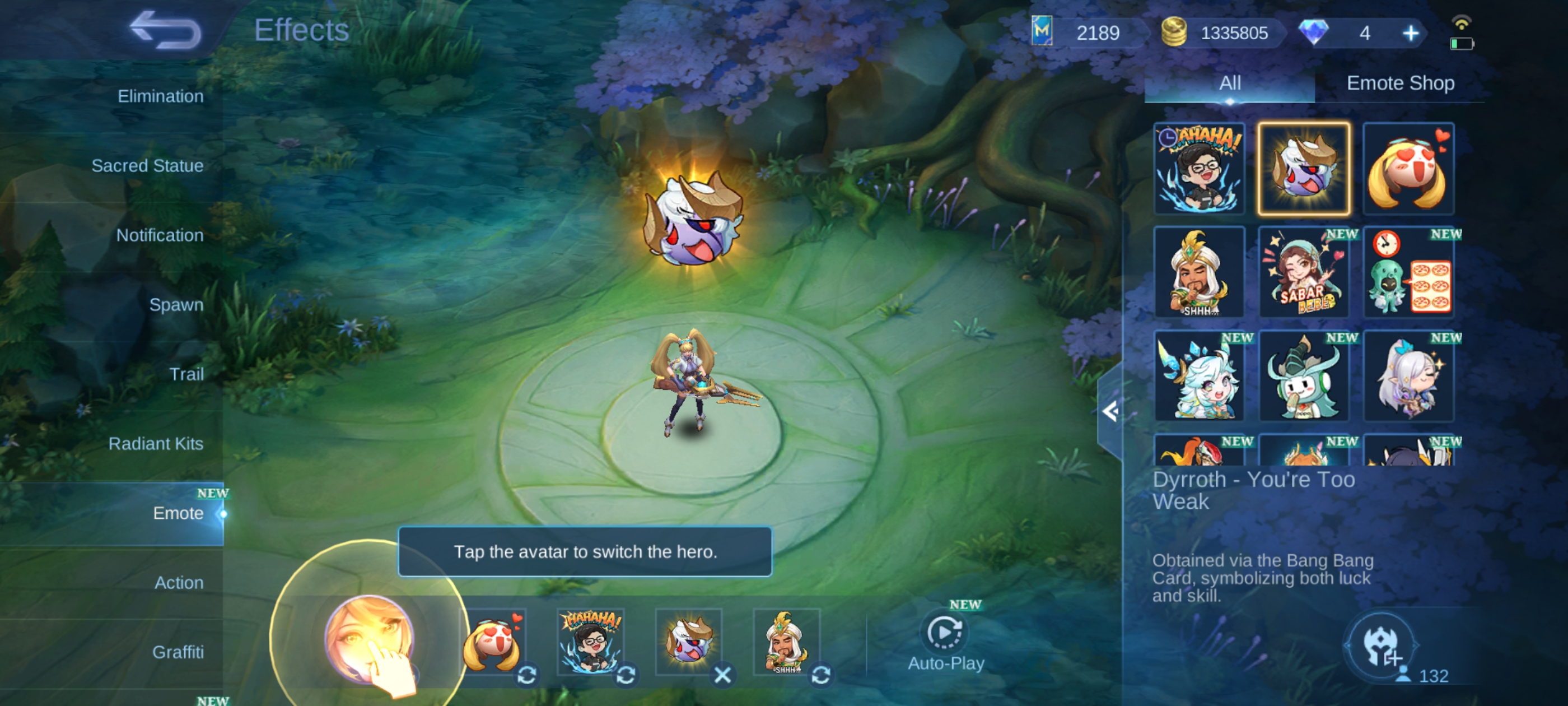Choose the Spawn effects category
This screenshot has width=1568, height=706.
(x=176, y=305)
